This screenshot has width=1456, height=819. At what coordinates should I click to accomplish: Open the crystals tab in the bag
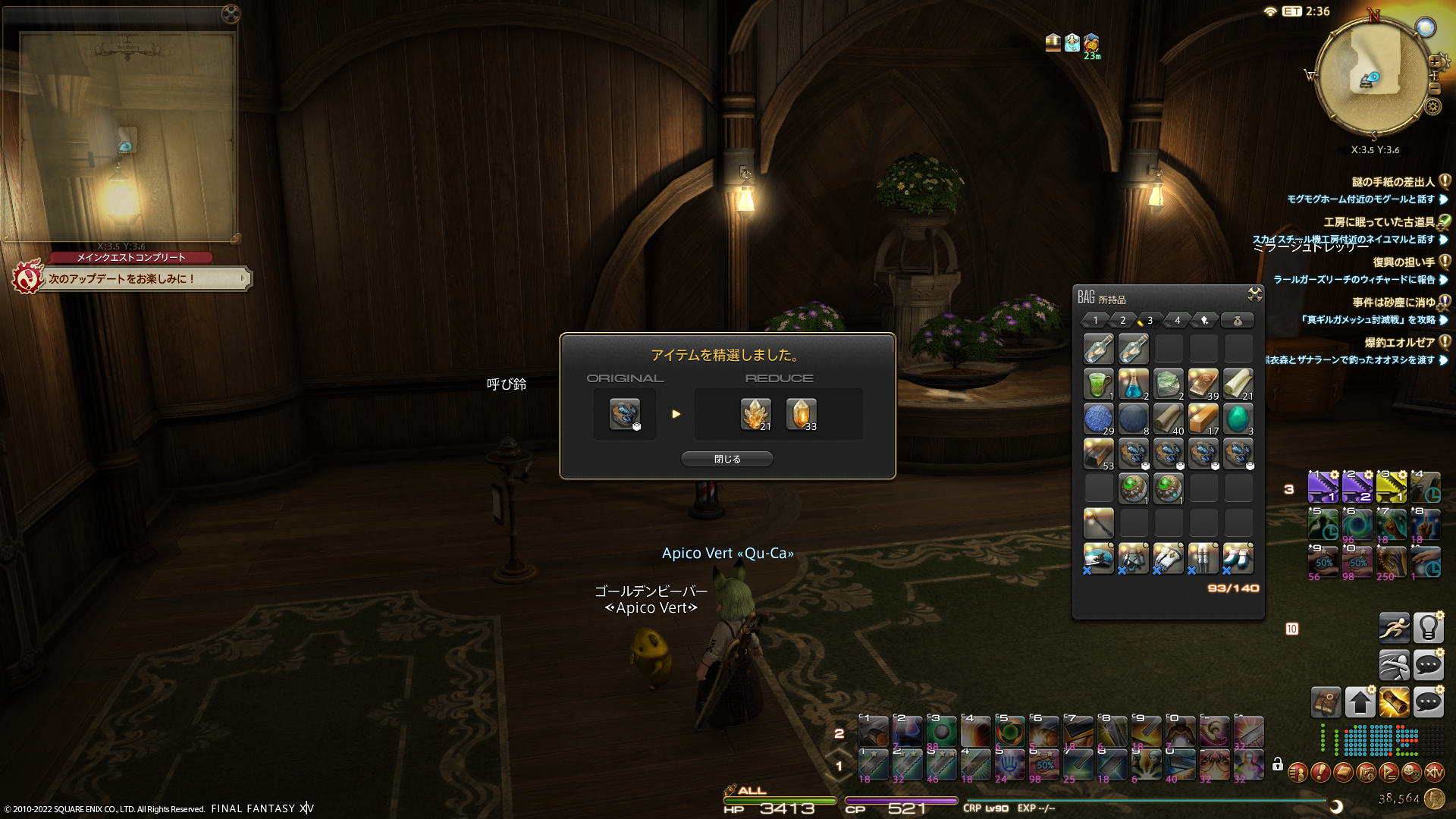pyautogui.click(x=1204, y=321)
